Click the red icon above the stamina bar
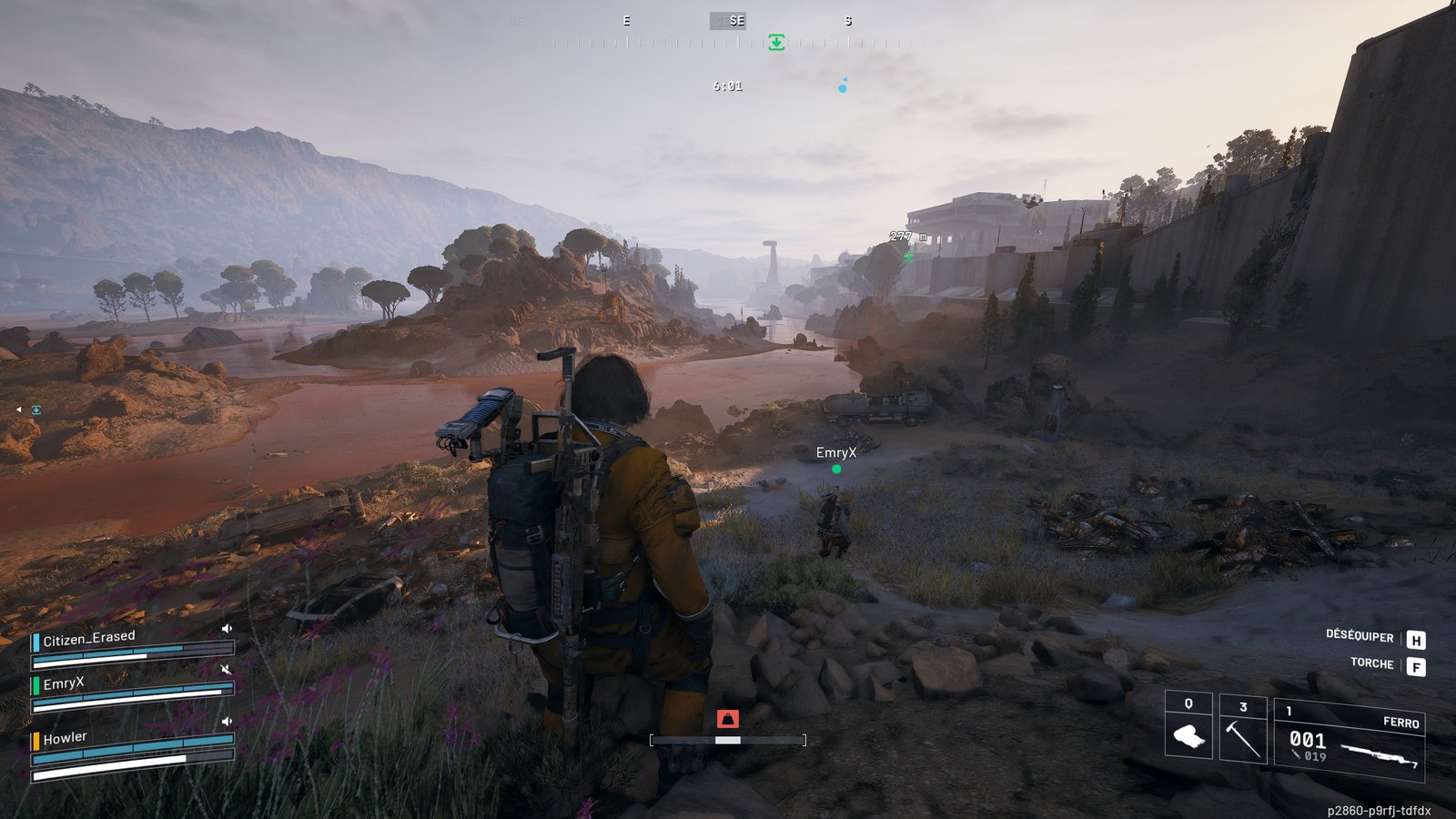The height and width of the screenshot is (819, 1456). [x=727, y=719]
